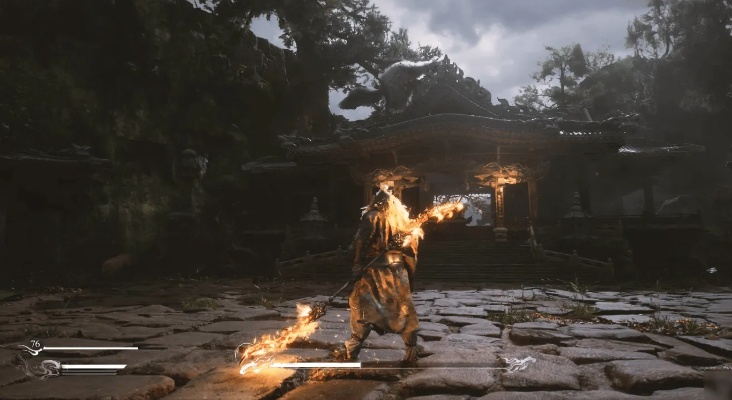Image resolution: width=732 pixels, height=400 pixels.
Task: Click the white emblem ending the center bar
Action: [517, 364]
